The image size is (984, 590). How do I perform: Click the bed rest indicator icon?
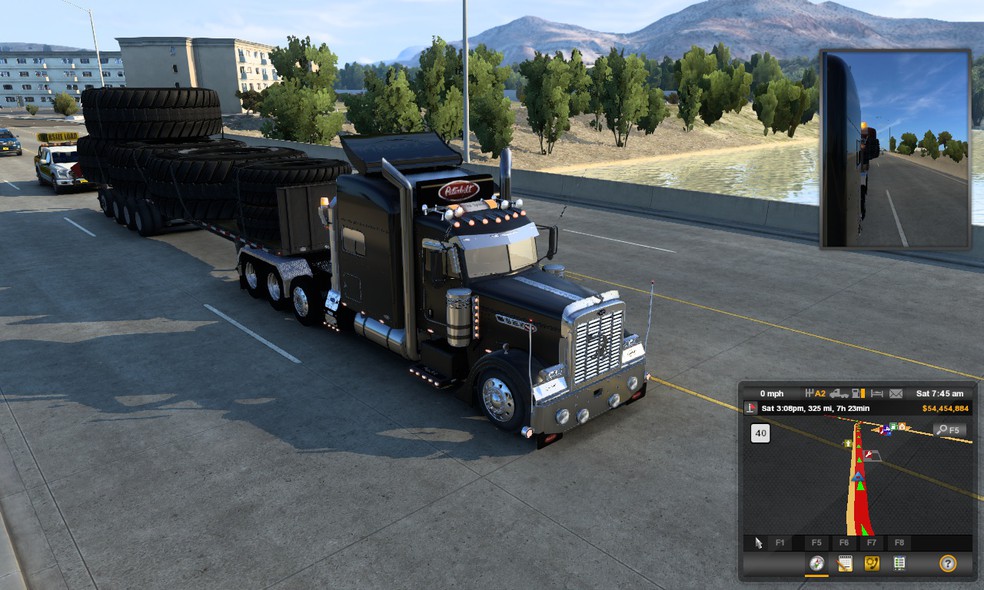(x=876, y=393)
